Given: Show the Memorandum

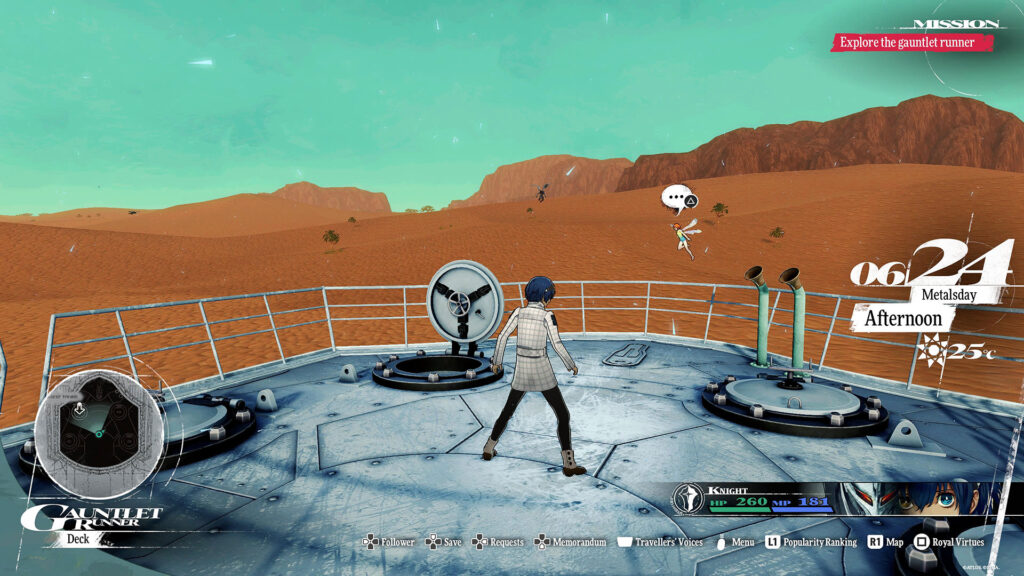Looking at the screenshot, I should 571,542.
